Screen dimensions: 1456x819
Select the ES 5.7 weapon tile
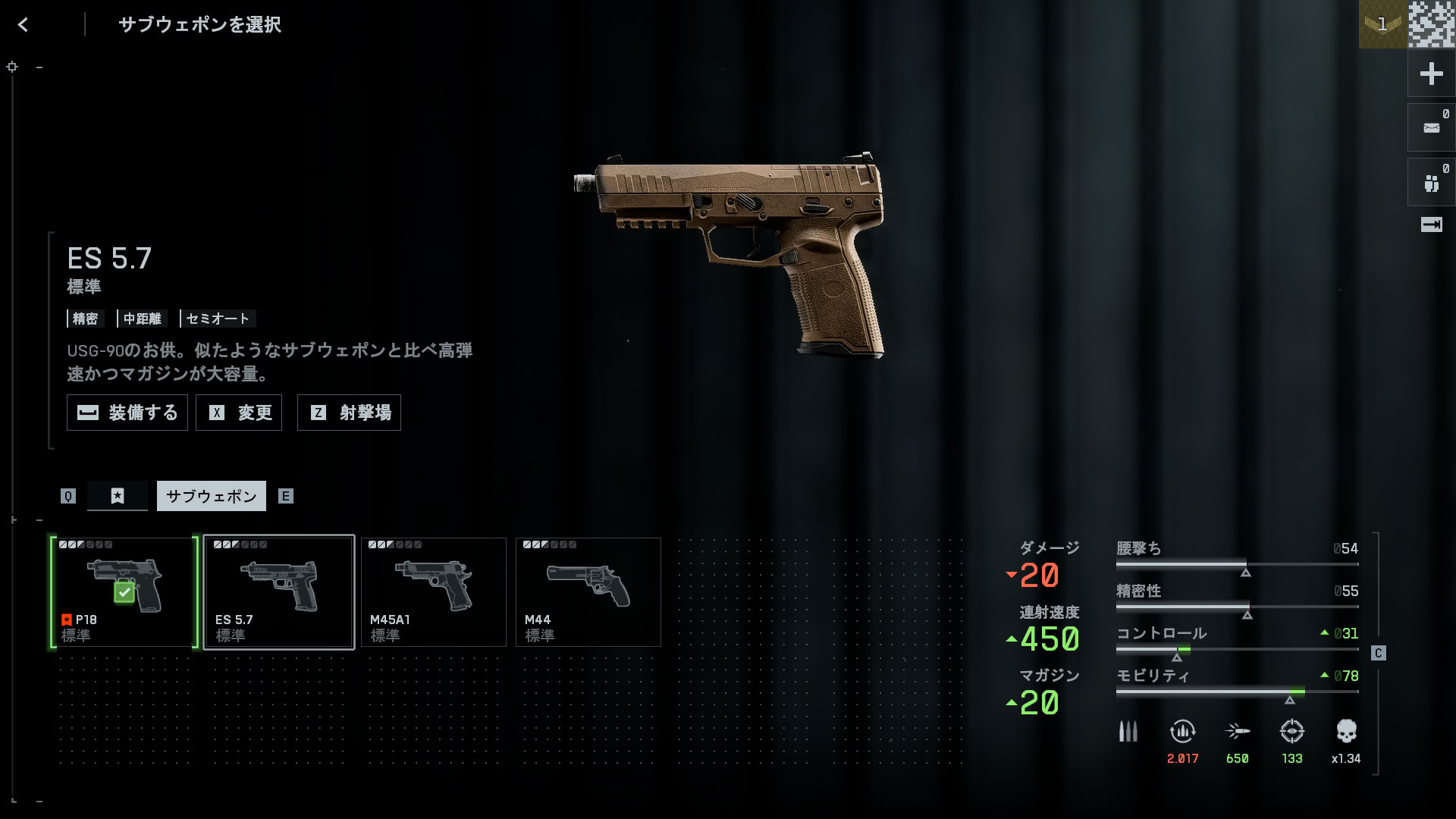[x=279, y=592]
